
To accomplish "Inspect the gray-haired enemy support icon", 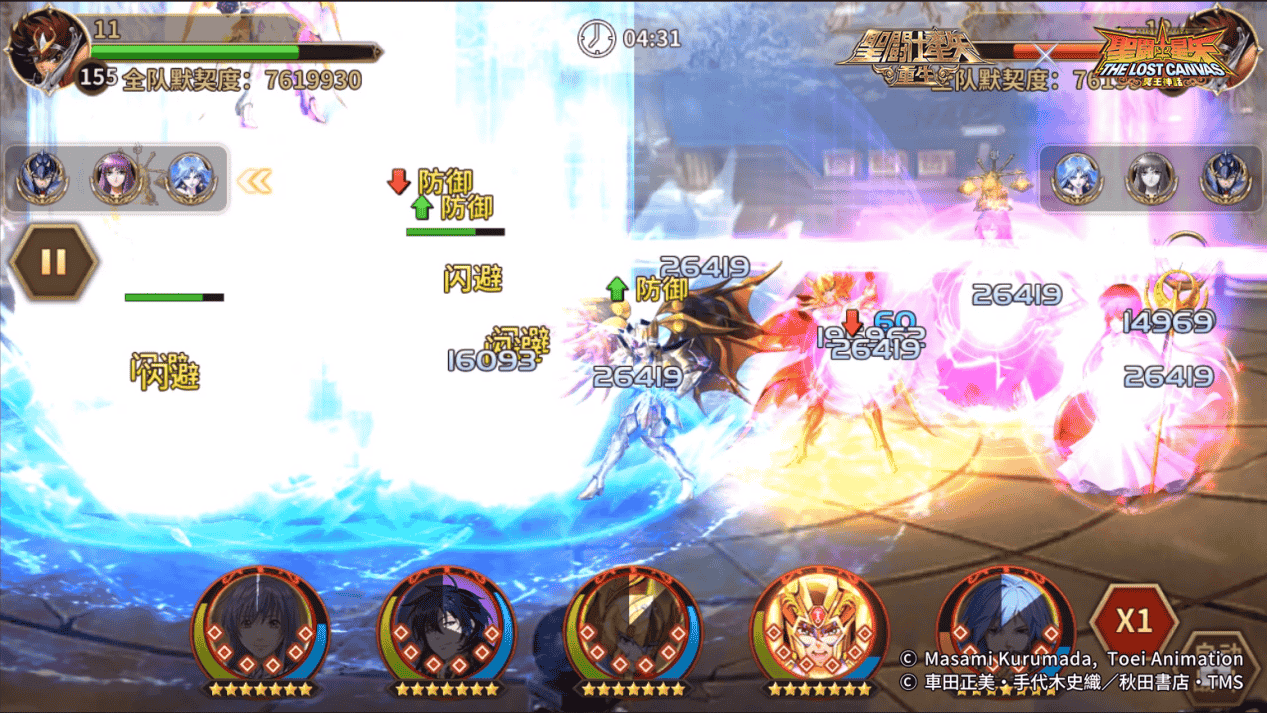I will [x=1150, y=179].
